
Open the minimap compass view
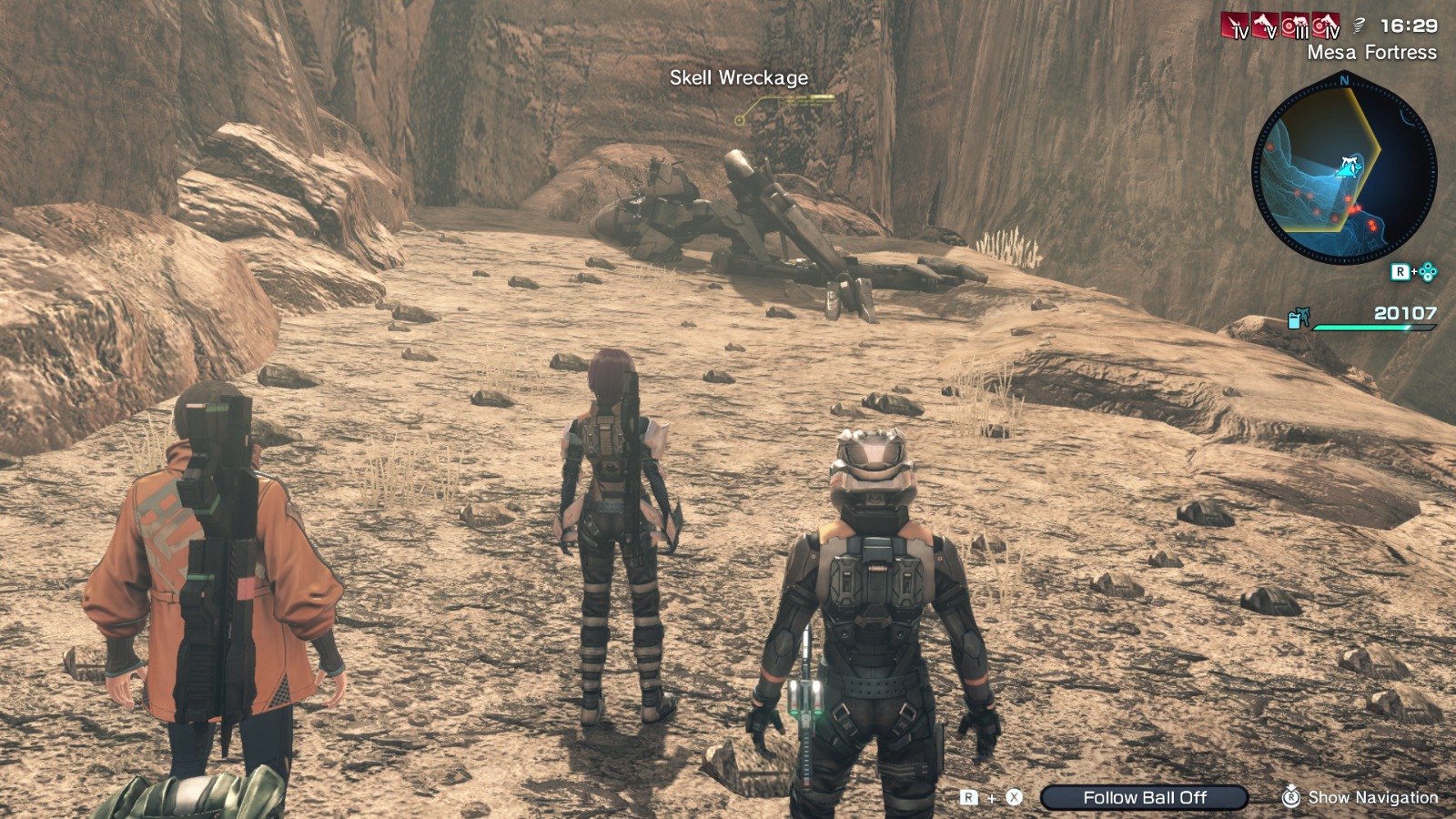coord(1346,168)
